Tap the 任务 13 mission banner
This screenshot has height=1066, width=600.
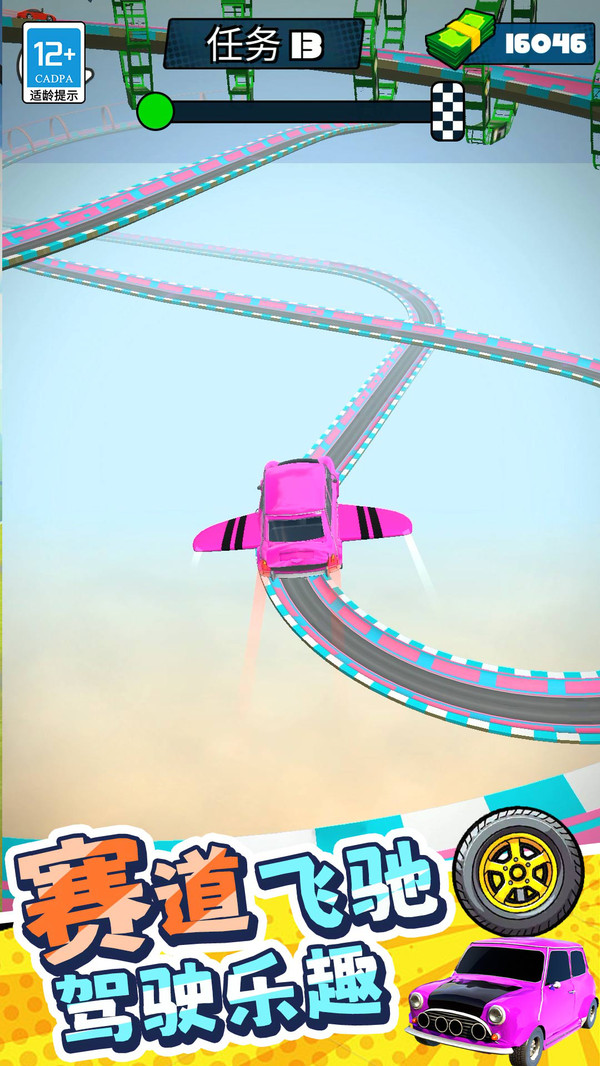tap(262, 45)
